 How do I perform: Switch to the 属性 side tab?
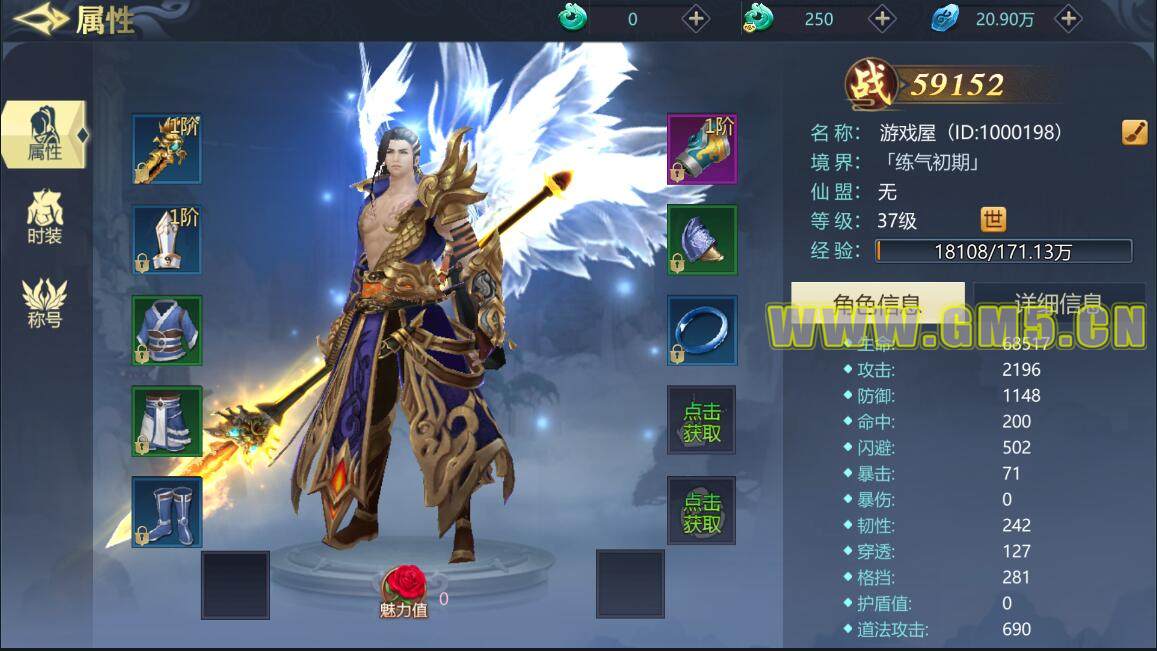(x=44, y=134)
